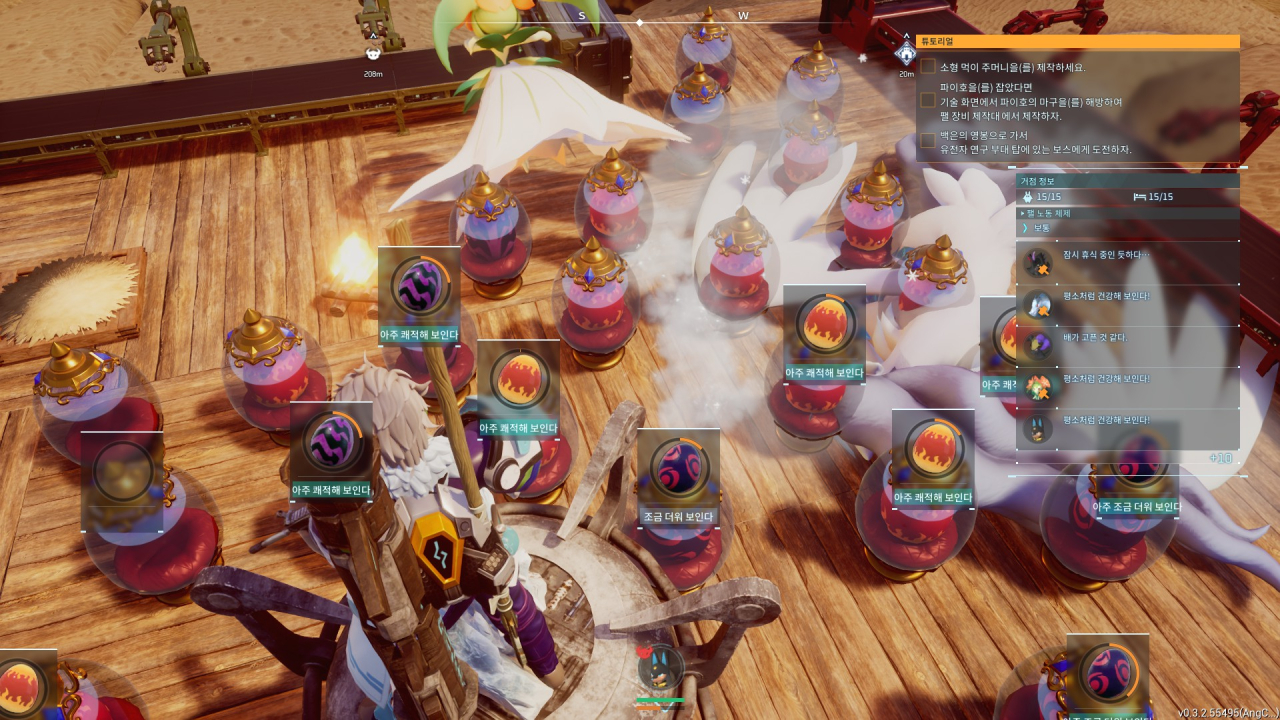The height and width of the screenshot is (720, 1280).
Task: Expand the 팰 노동 체제 labor system row
Action: (x=1127, y=213)
